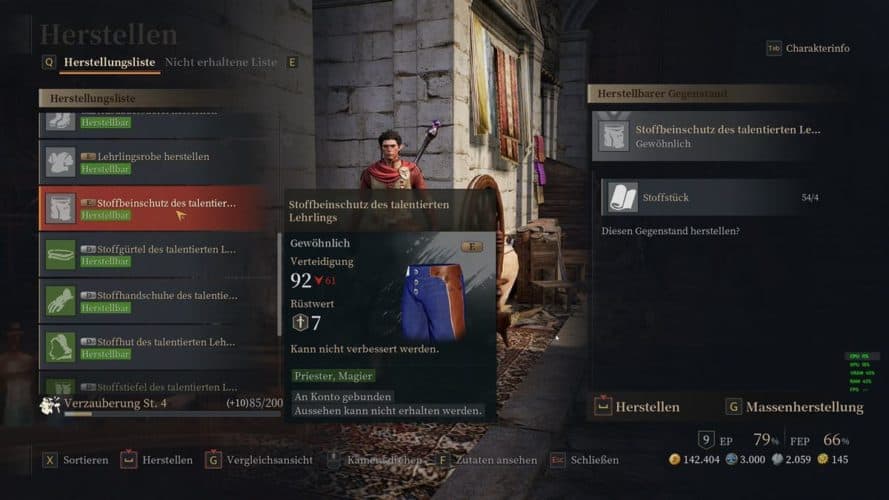Sort the list with Sortieren
The height and width of the screenshot is (500, 889).
pyautogui.click(x=76, y=460)
